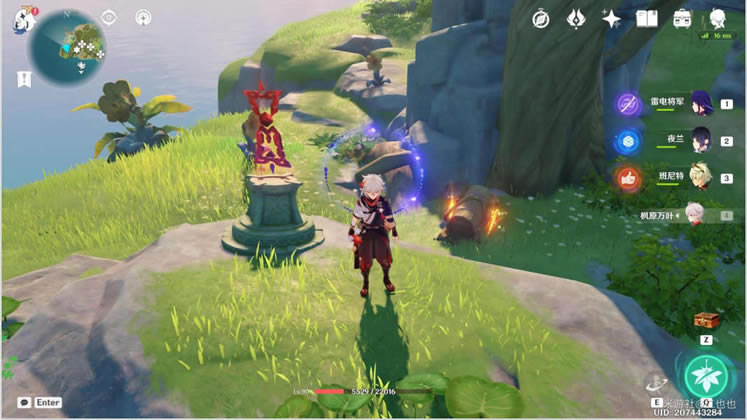Open the Battle Pass icon
The image size is (747, 420).
point(576,19)
